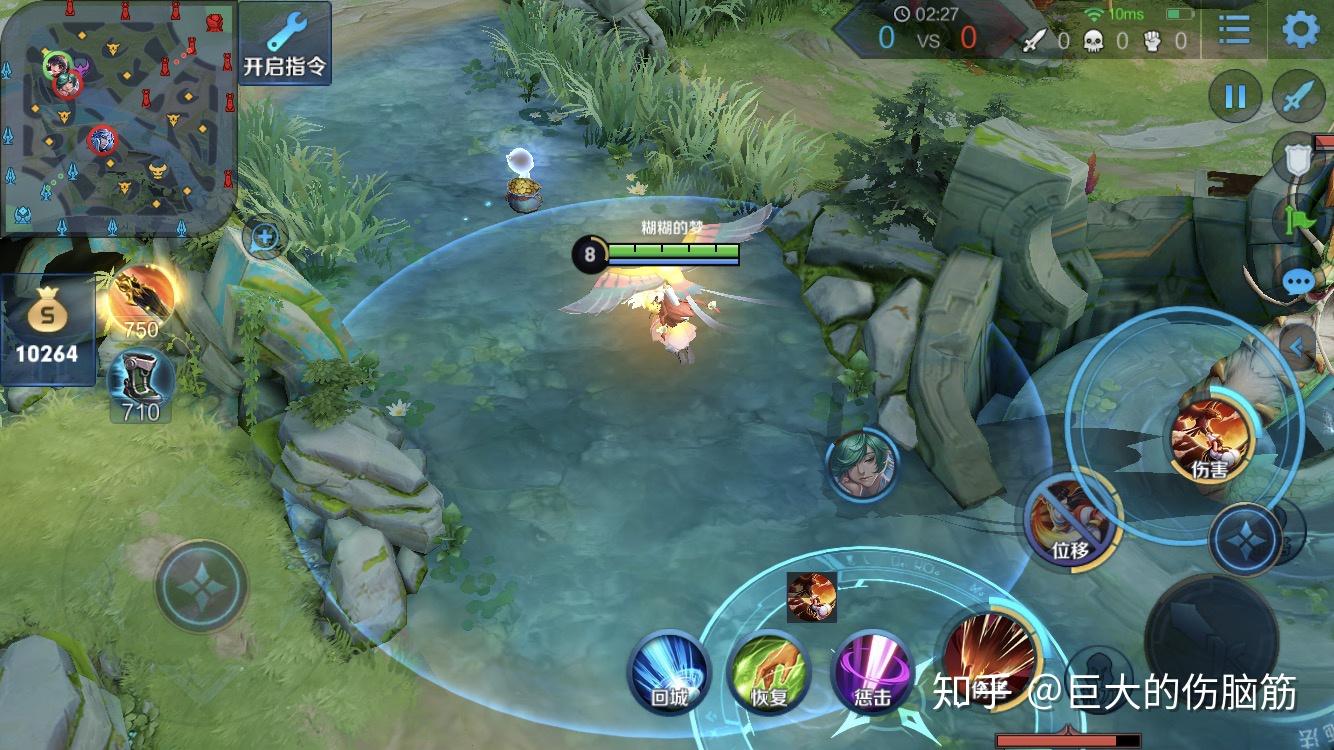
Task: Select the green-haired hero portrait
Action: tap(862, 464)
